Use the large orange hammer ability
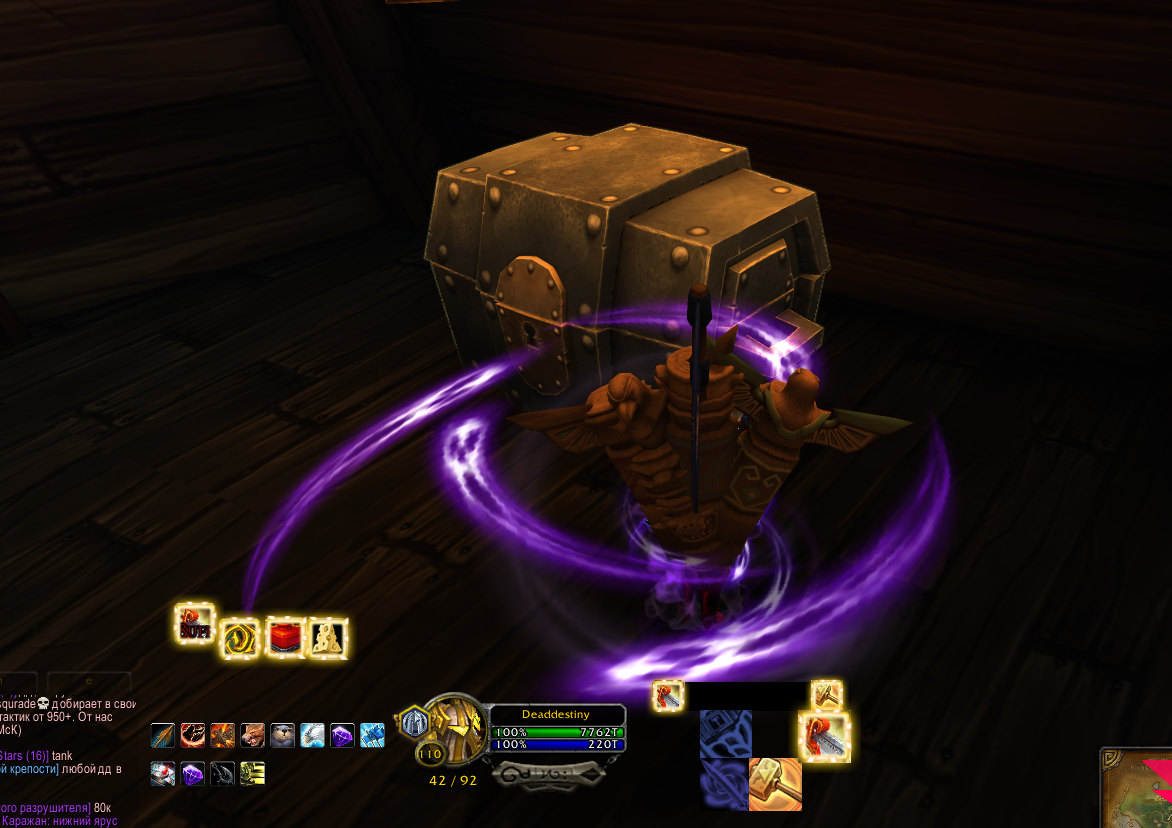1172x828 pixels. [x=775, y=784]
